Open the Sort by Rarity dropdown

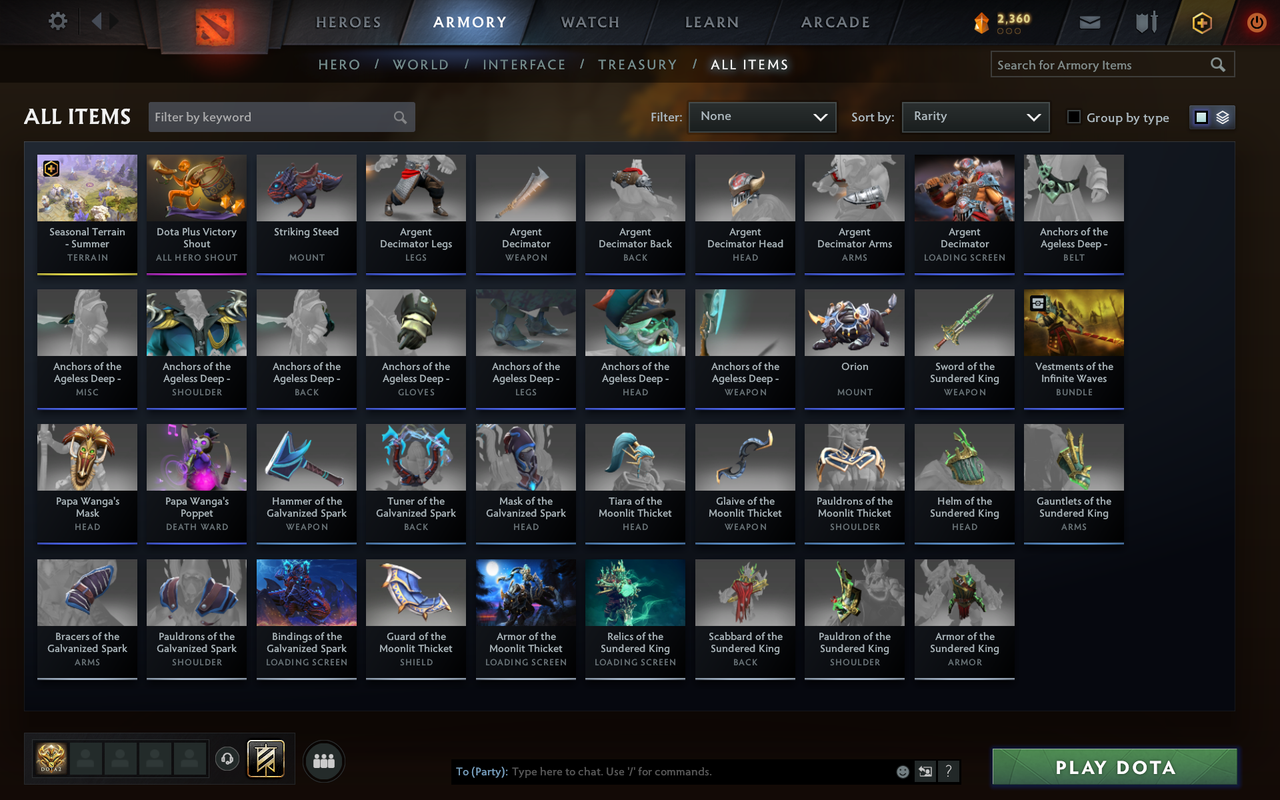pos(975,116)
